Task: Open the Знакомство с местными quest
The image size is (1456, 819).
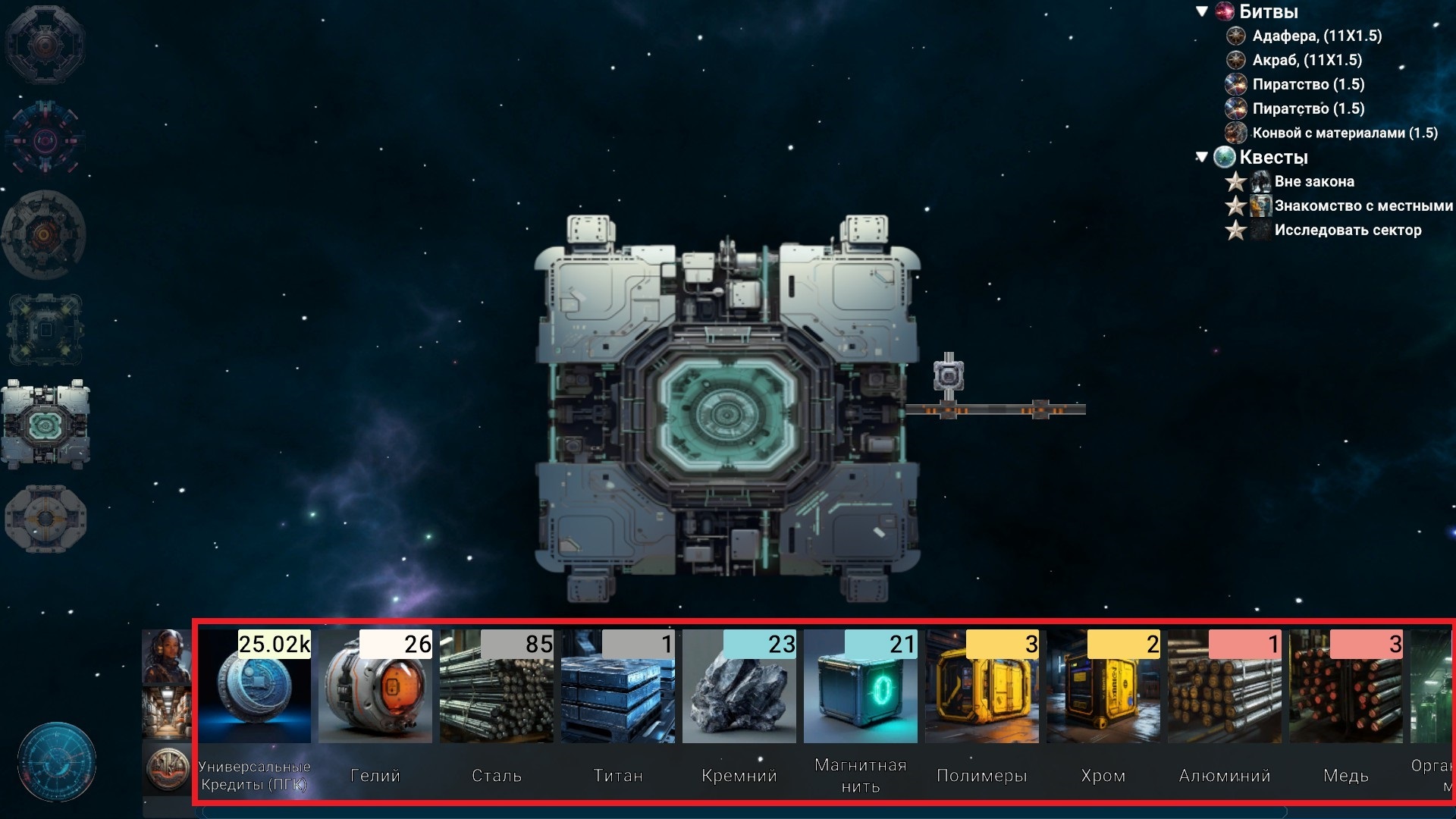Action: [1363, 206]
